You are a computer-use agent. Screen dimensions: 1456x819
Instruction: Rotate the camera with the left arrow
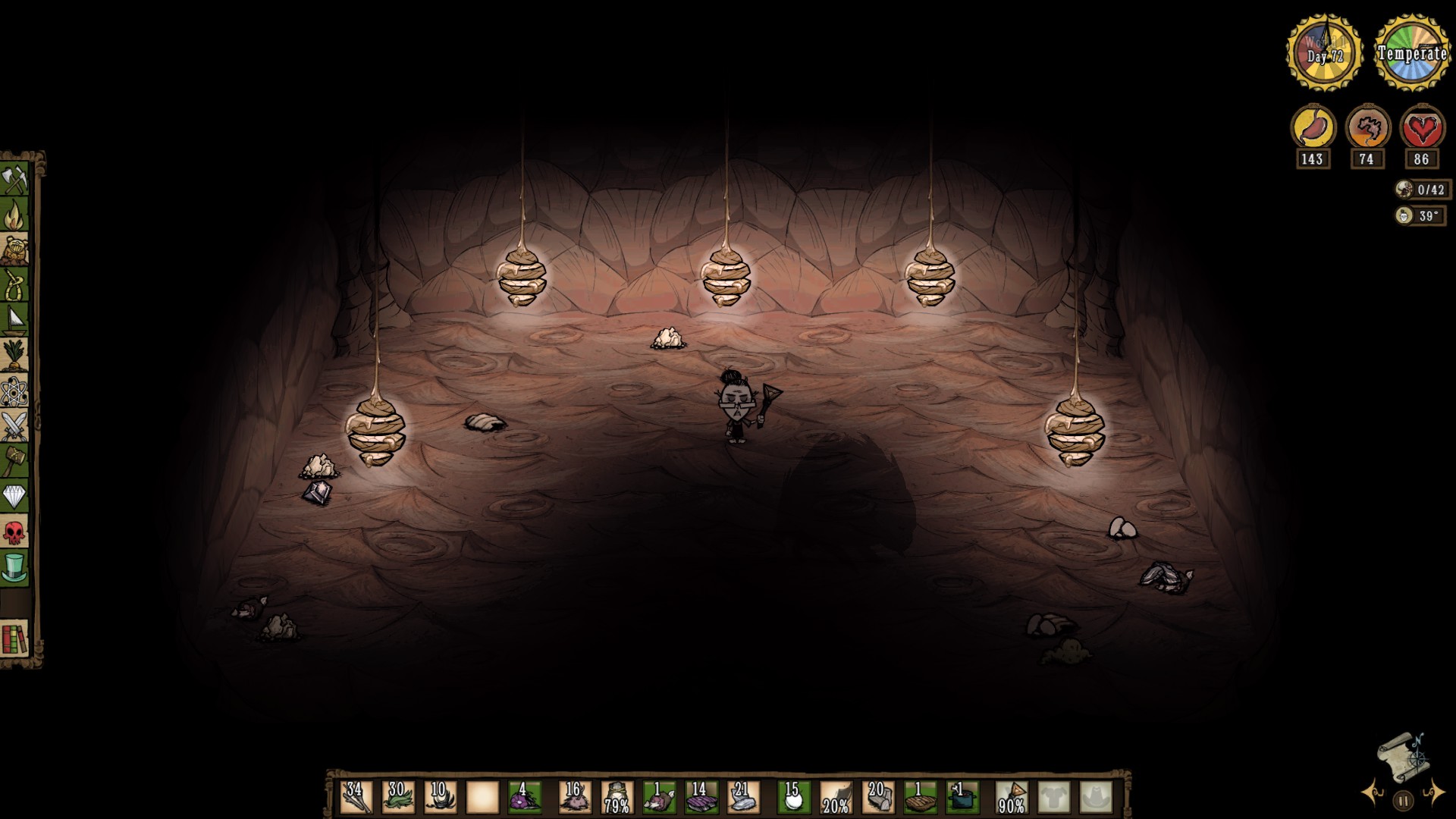click(x=1373, y=793)
